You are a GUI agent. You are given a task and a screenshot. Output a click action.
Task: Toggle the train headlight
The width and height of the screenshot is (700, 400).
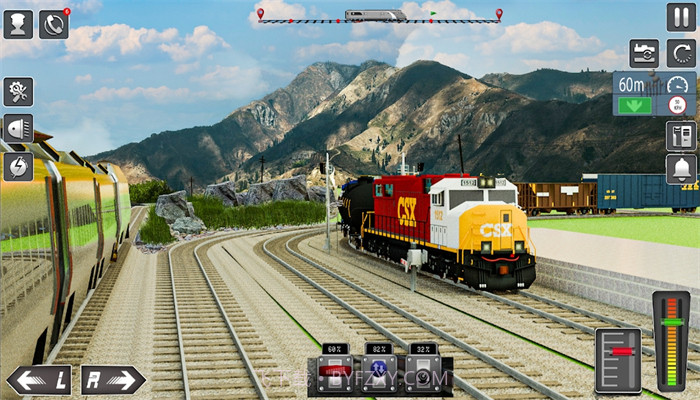coord(18,129)
